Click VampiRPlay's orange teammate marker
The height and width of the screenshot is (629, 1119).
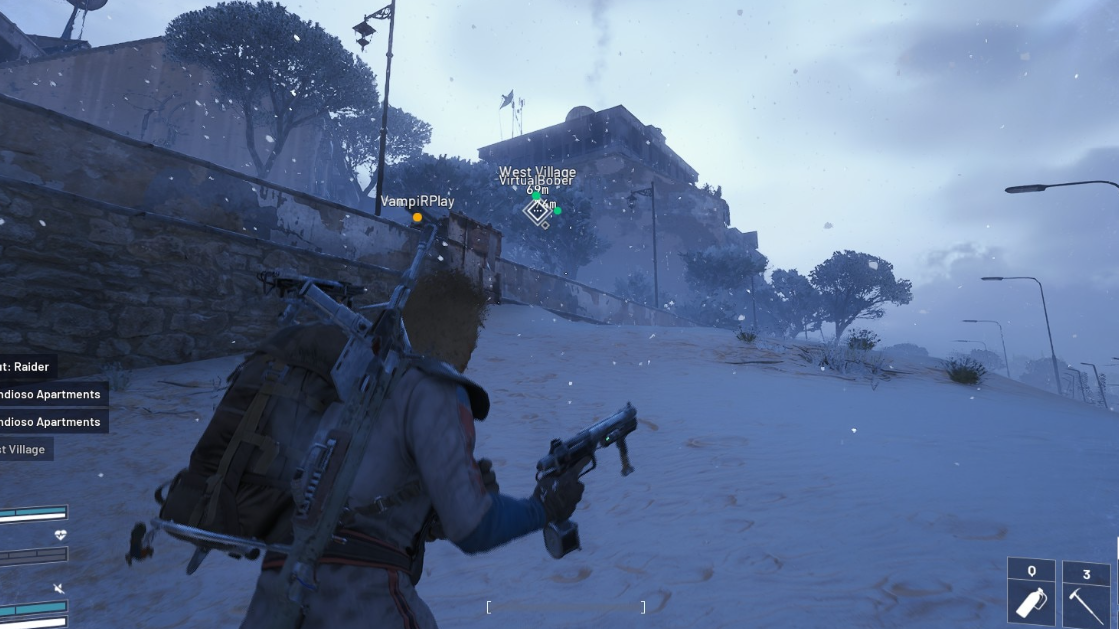click(417, 217)
